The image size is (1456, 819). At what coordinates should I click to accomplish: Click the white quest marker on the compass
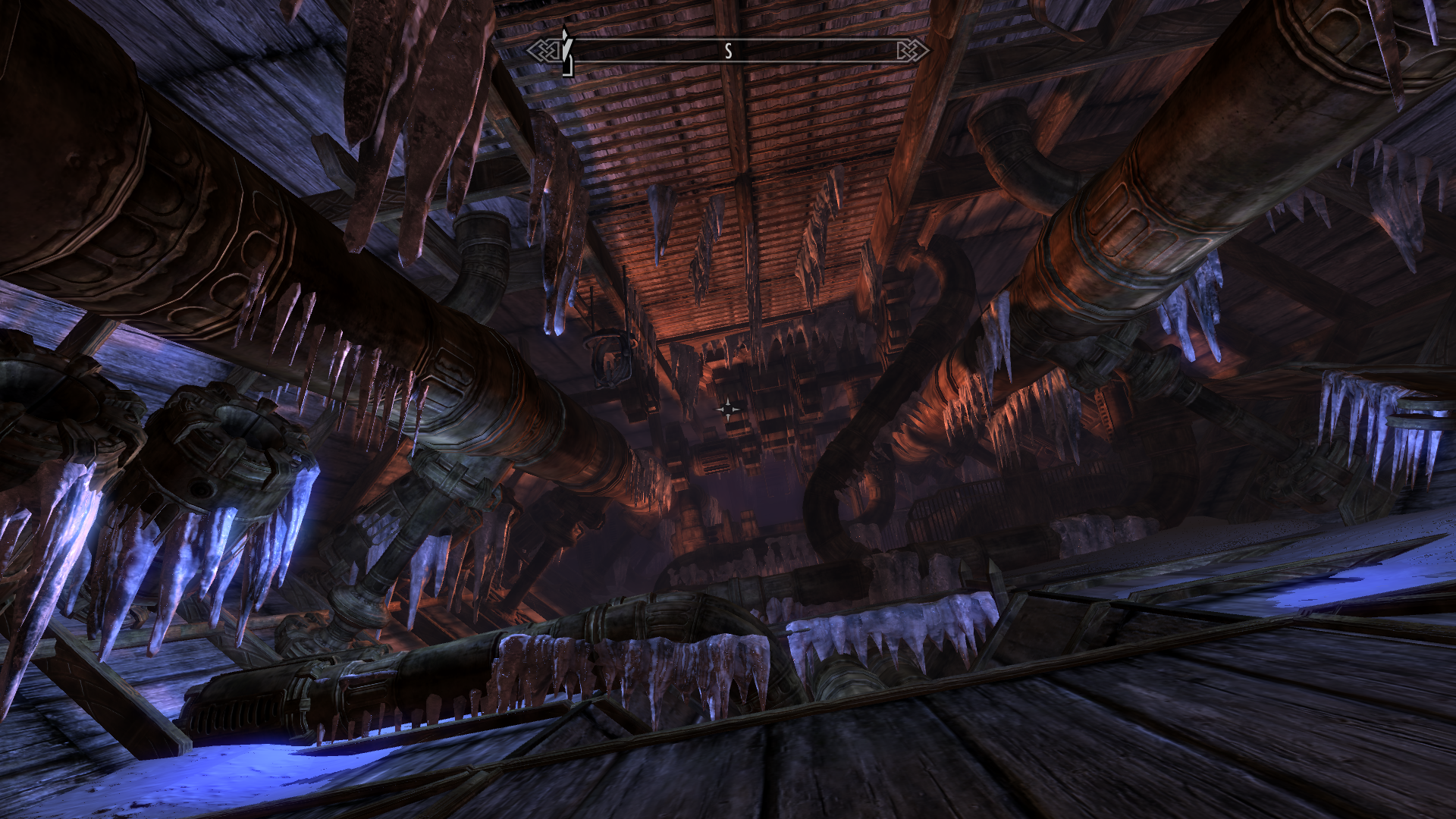click(x=566, y=49)
